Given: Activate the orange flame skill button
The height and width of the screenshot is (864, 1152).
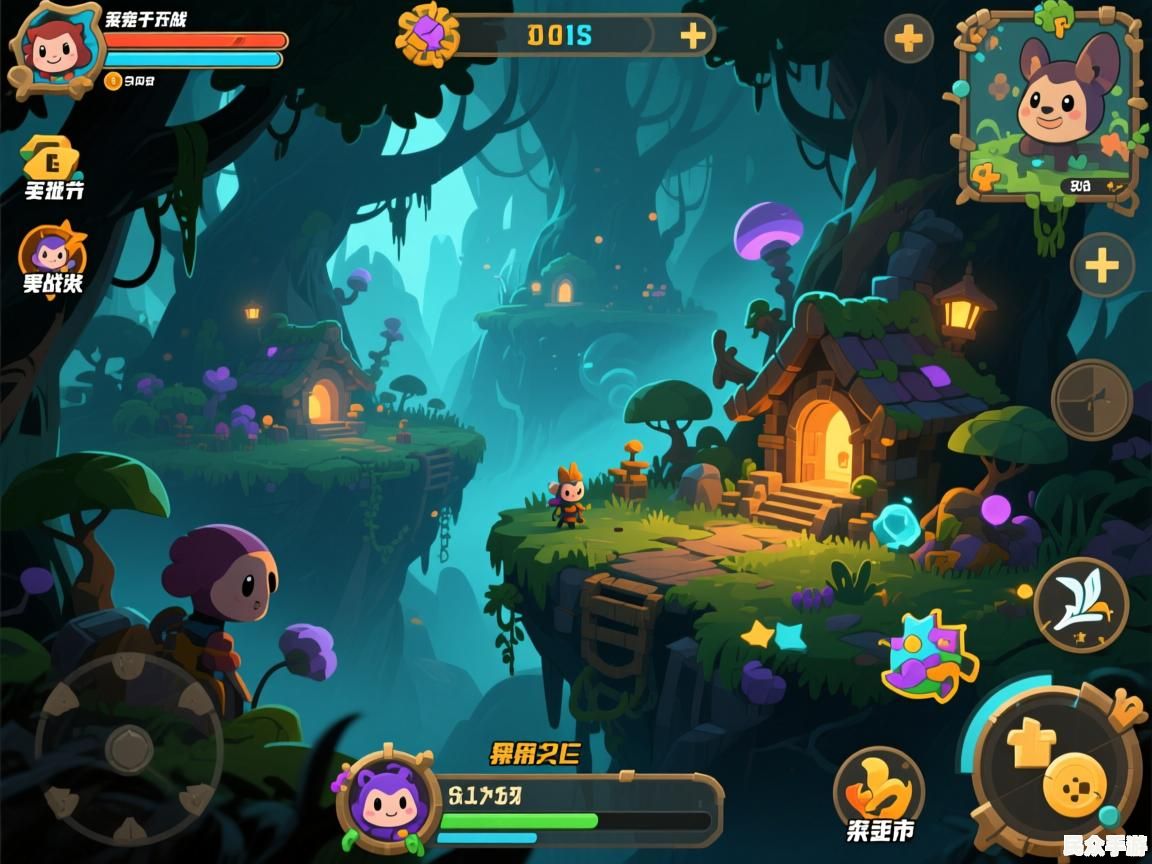Looking at the screenshot, I should [879, 788].
